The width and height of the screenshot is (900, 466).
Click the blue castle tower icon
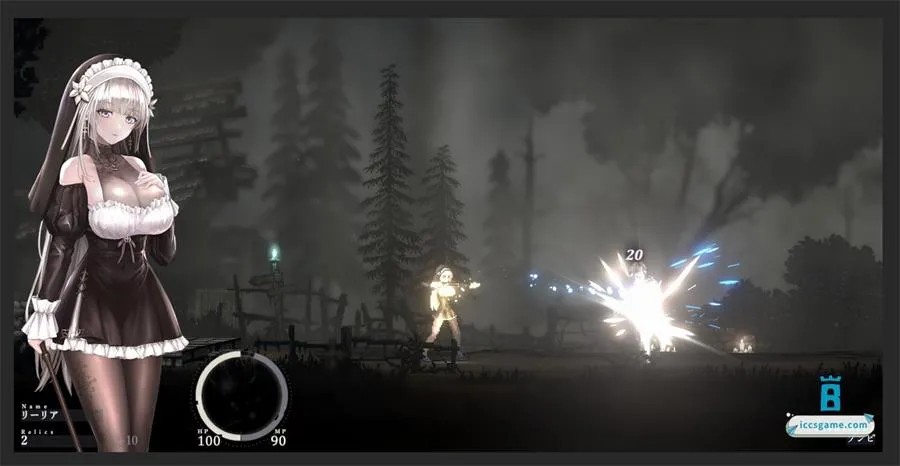[x=829, y=393]
